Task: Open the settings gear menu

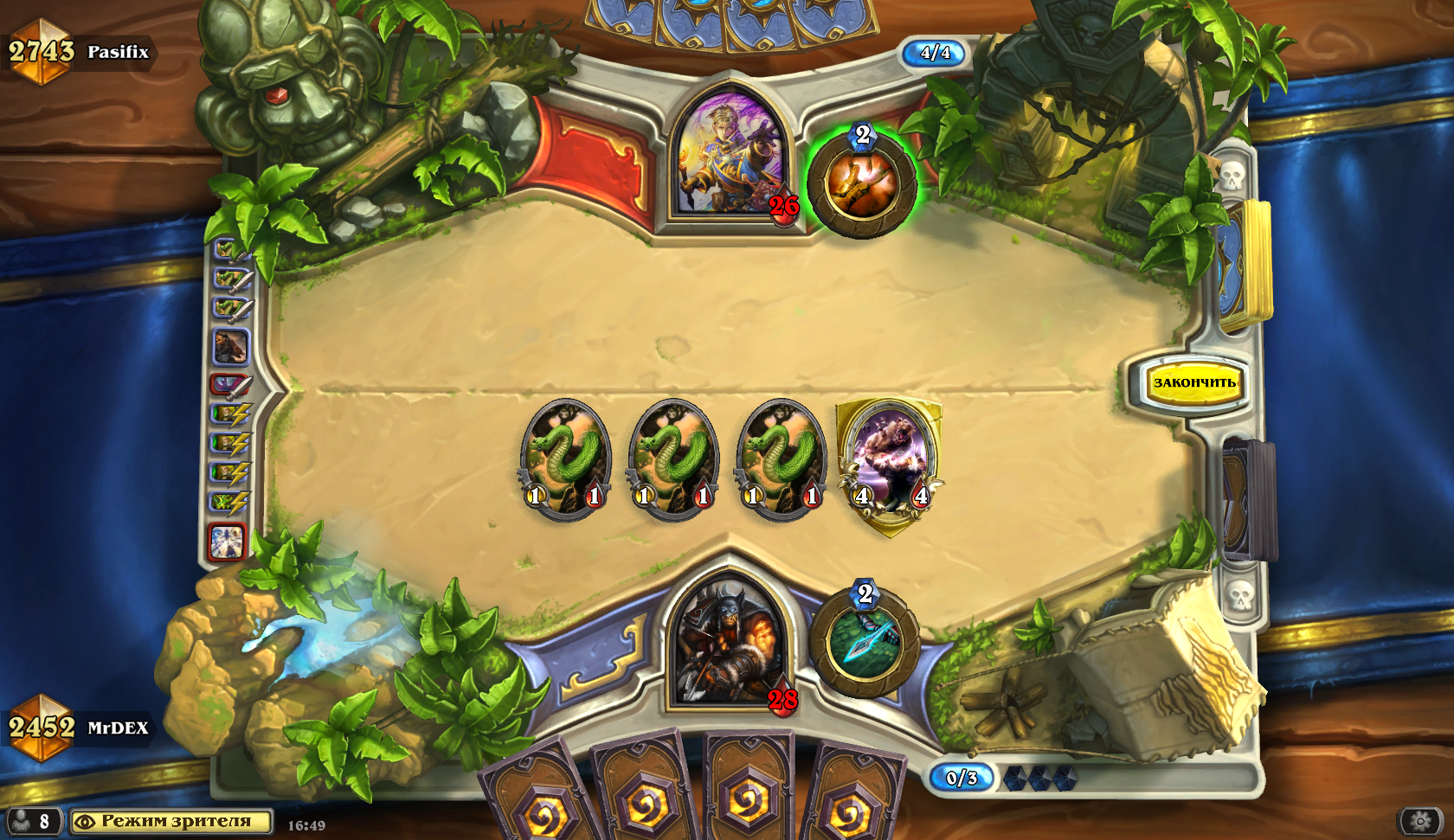Action: tap(1420, 820)
